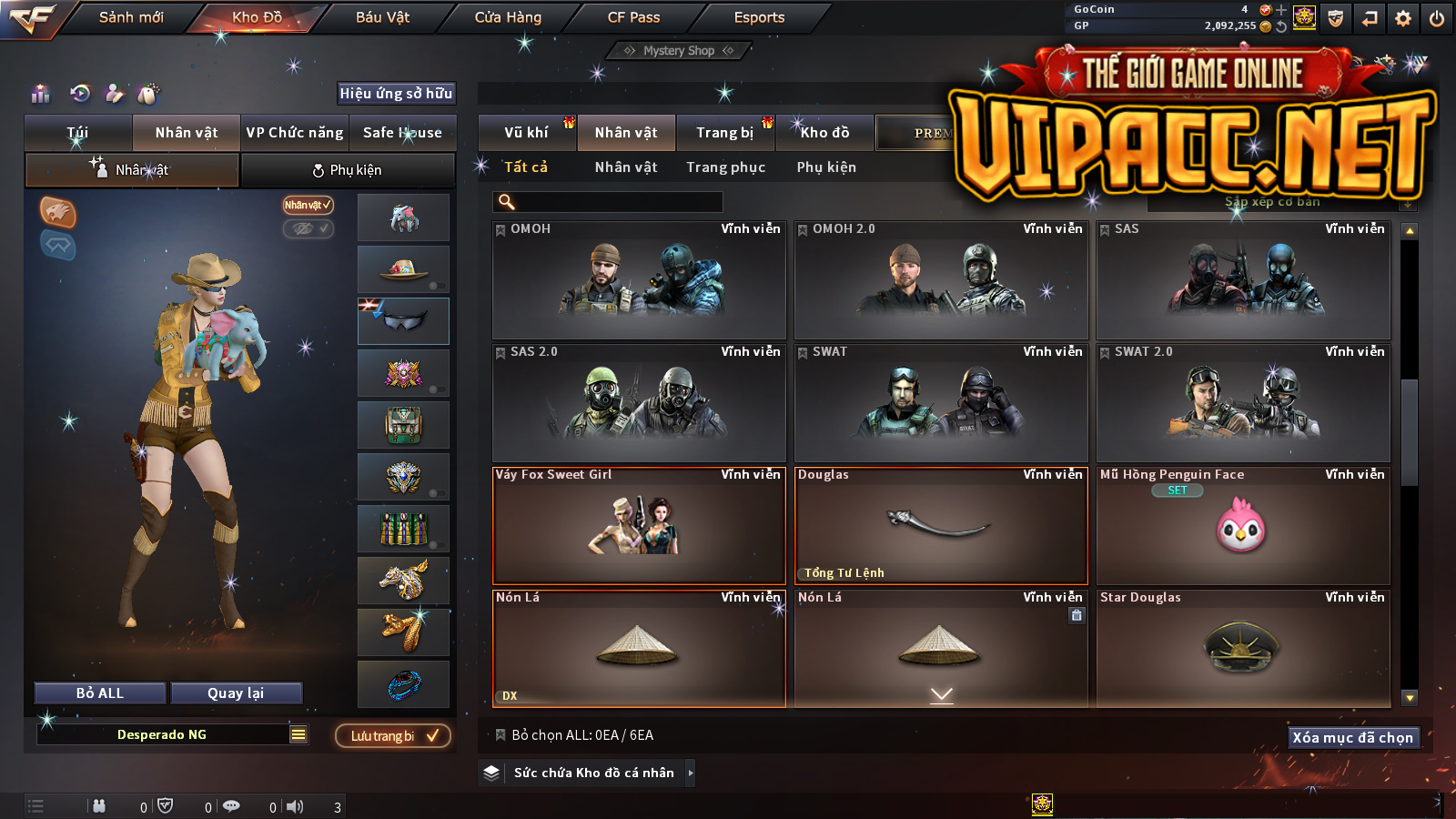This screenshot has height=819, width=1456.
Task: Switch to the Trang bị storage tab
Action: 724,133
